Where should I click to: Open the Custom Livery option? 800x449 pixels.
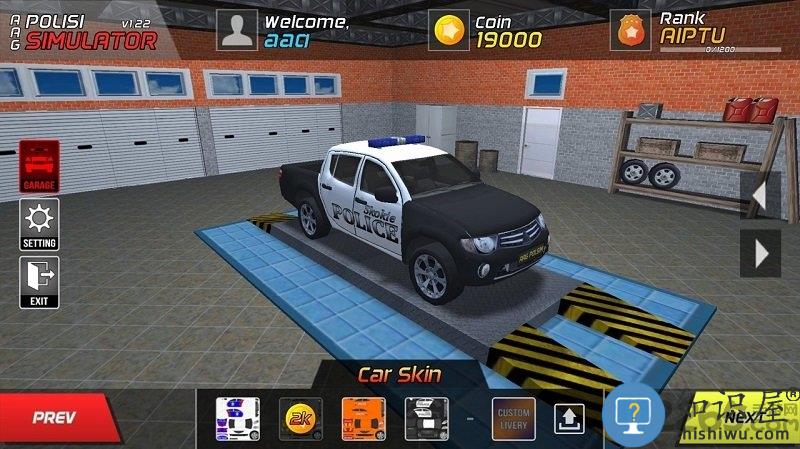click(511, 418)
